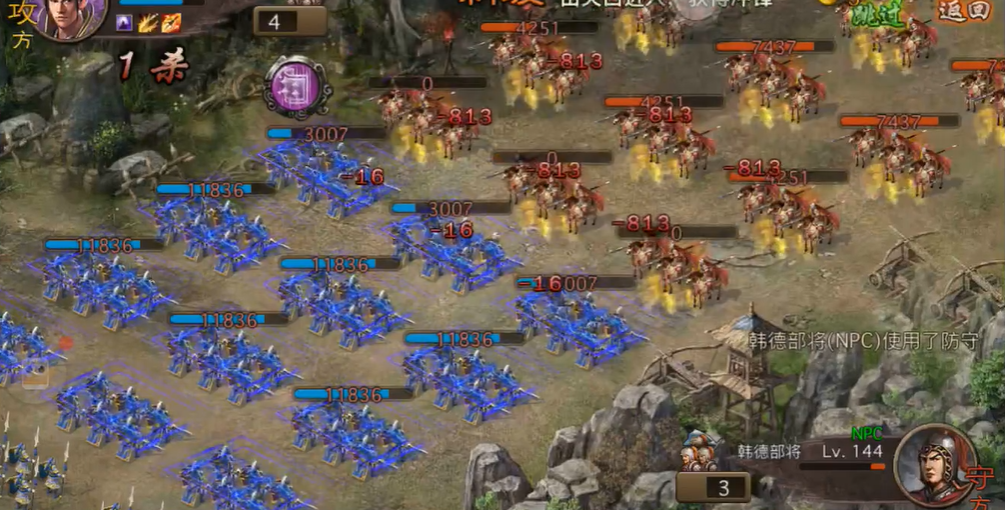Inspect the yellow burst skill icon
Viewport: 1005px width, 510px height.
point(148,22)
